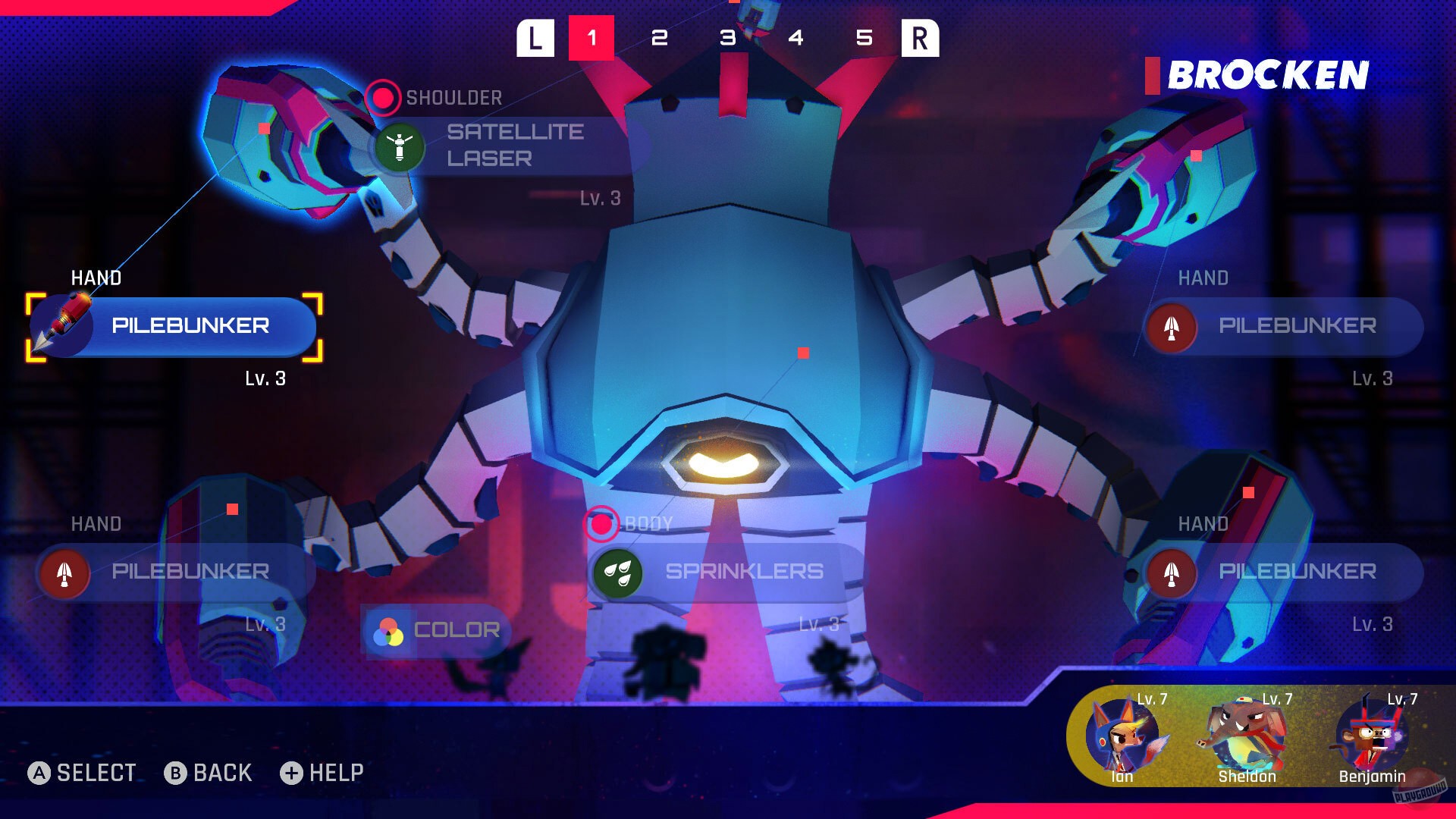This screenshot has height=819, width=1456.
Task: Click the B Back button
Action: point(176,773)
